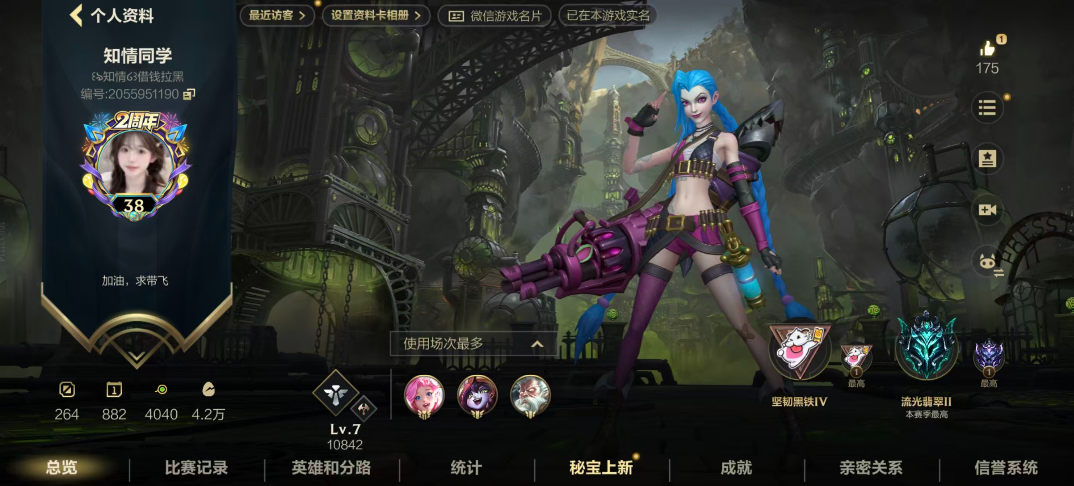The height and width of the screenshot is (486, 1074).
Task: Open the 最近访客 list
Action: coord(276,15)
